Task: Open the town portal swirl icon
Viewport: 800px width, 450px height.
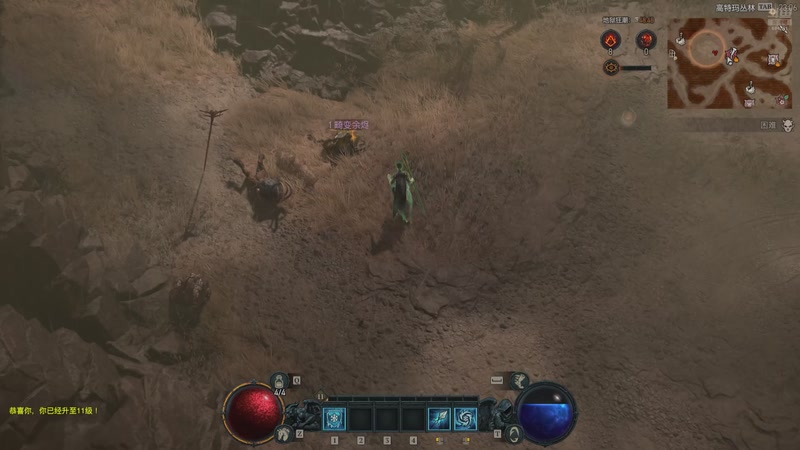Action: 515,432
